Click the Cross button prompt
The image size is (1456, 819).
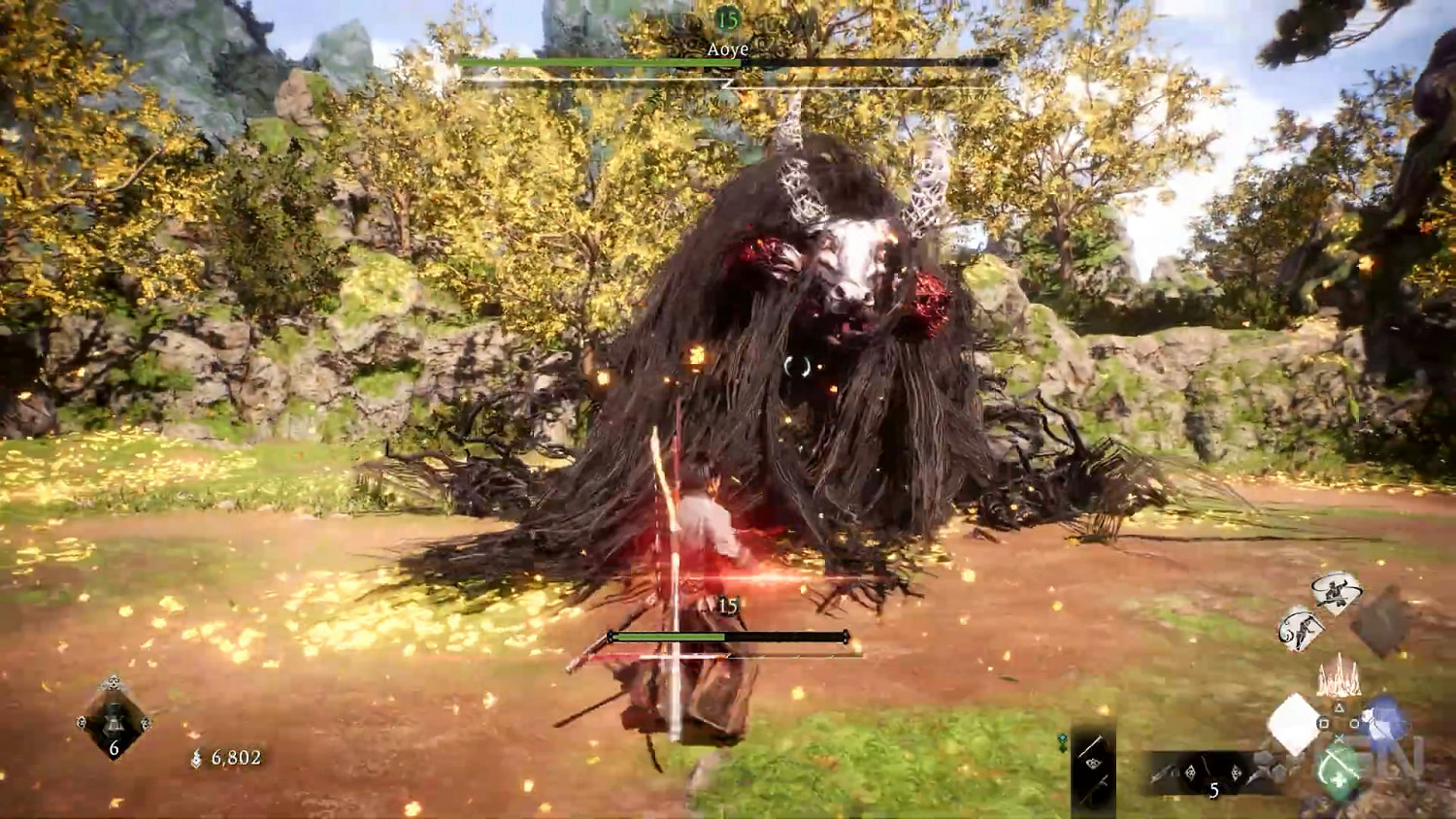coord(1340,737)
